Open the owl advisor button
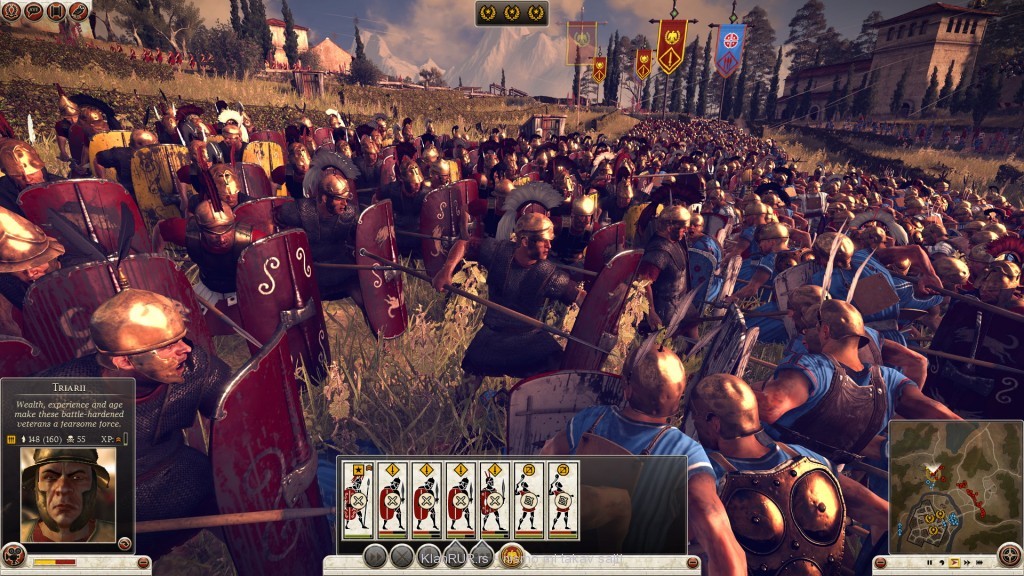 point(79,12)
